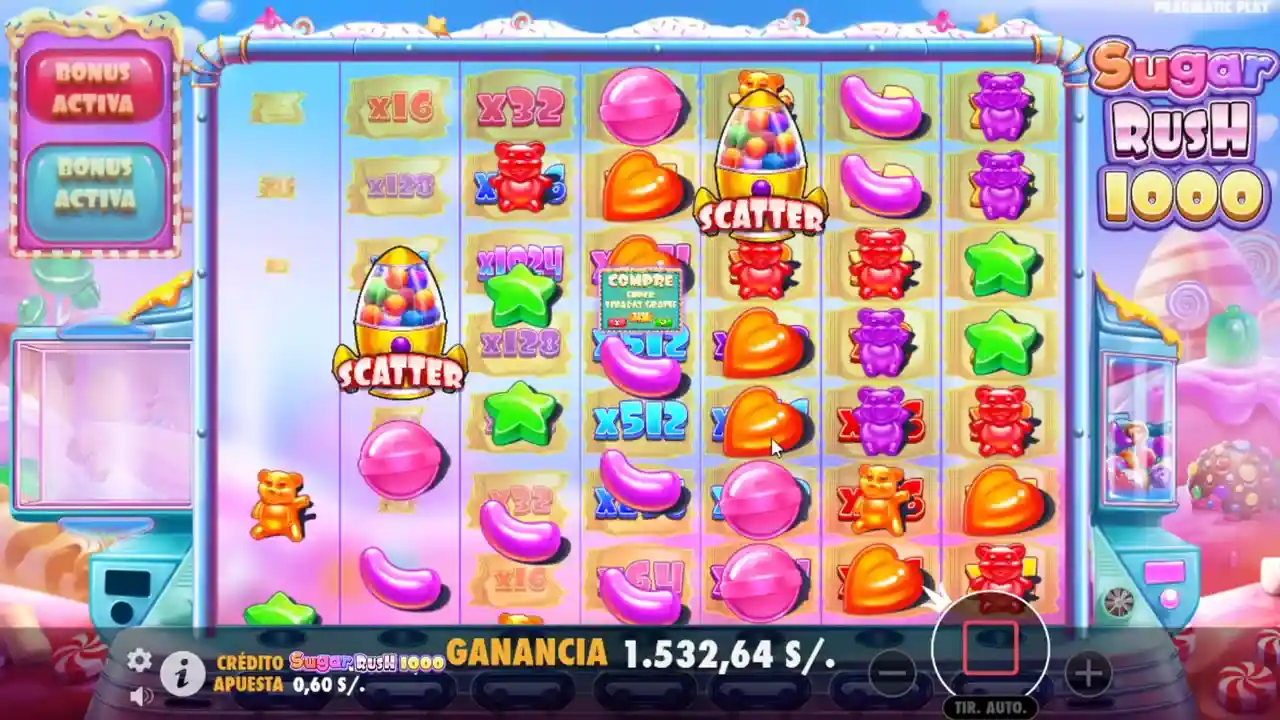Viewport: 1280px width, 720px height.
Task: Activate the pink BONUS ACTIVA option
Action: pyautogui.click(x=95, y=82)
